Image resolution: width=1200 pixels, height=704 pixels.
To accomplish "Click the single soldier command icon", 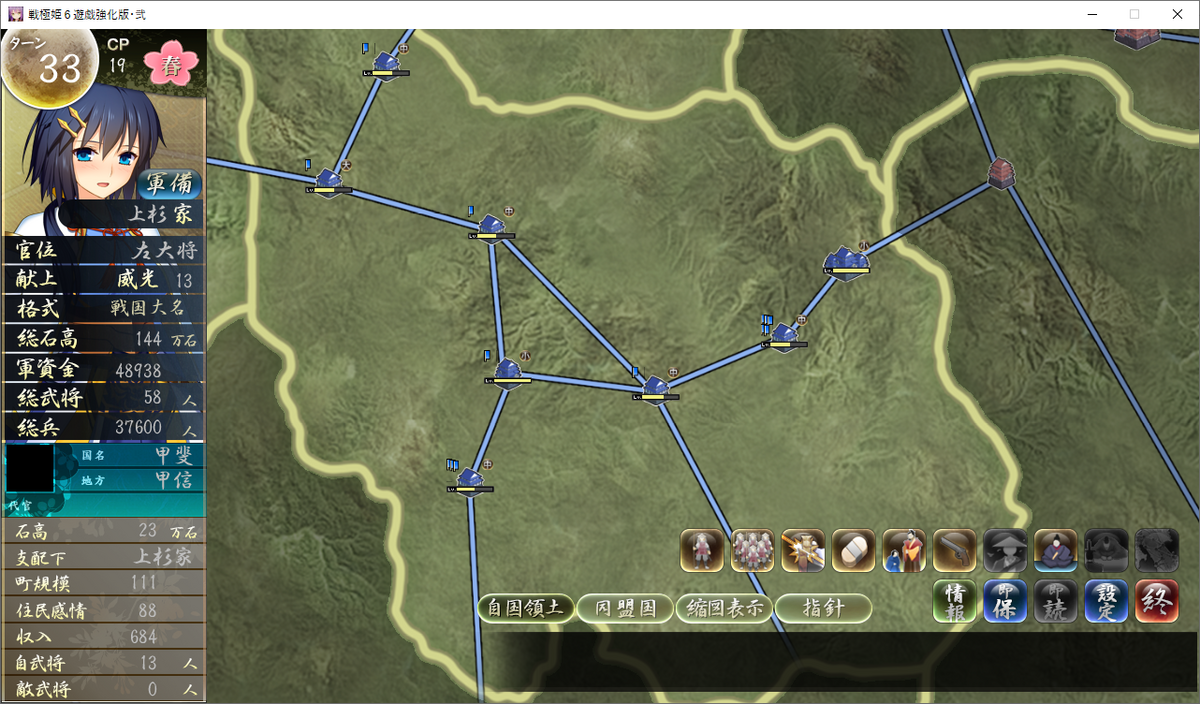I will (702, 550).
